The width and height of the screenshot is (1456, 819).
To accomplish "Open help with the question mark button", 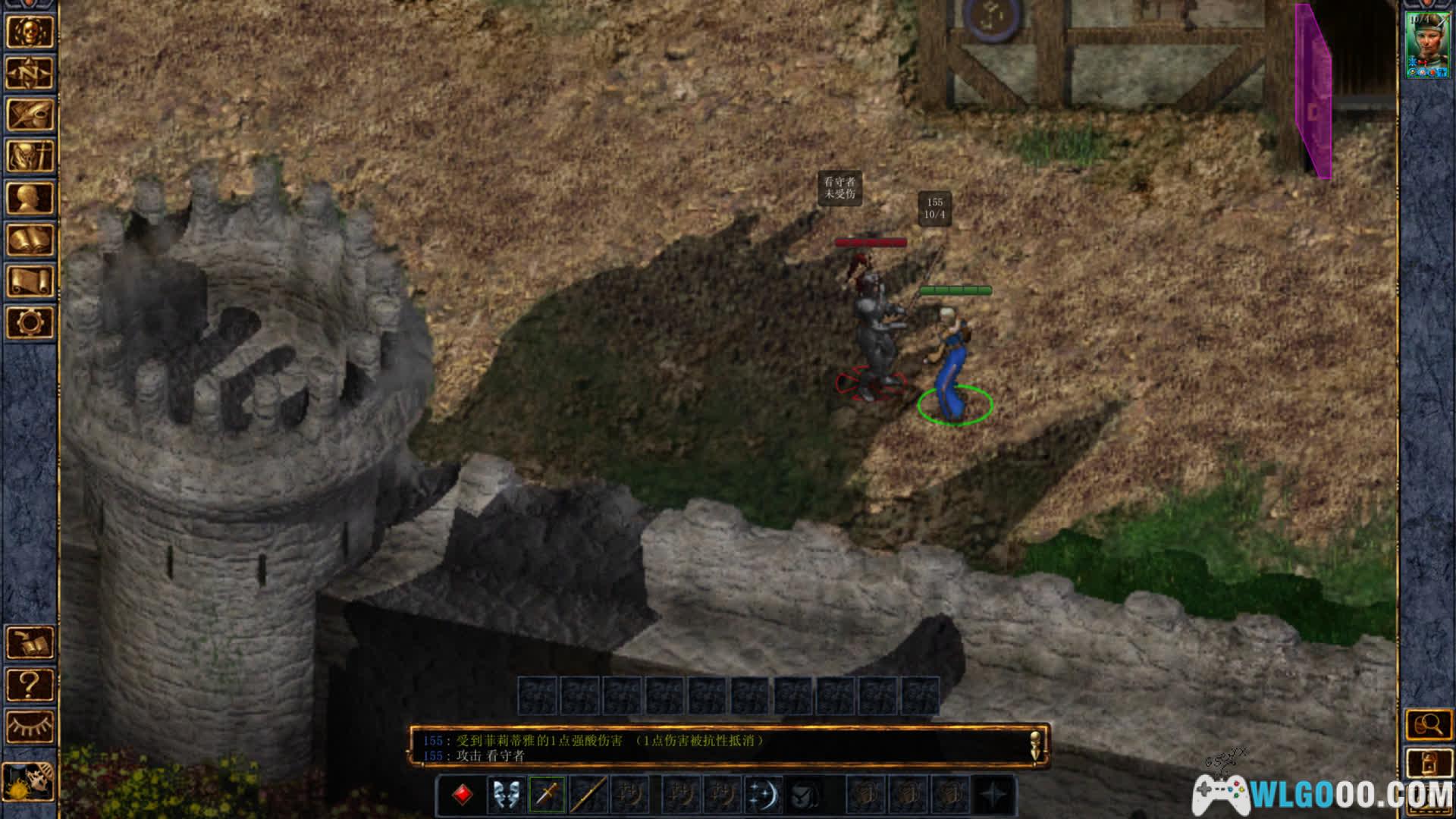I will [30, 685].
